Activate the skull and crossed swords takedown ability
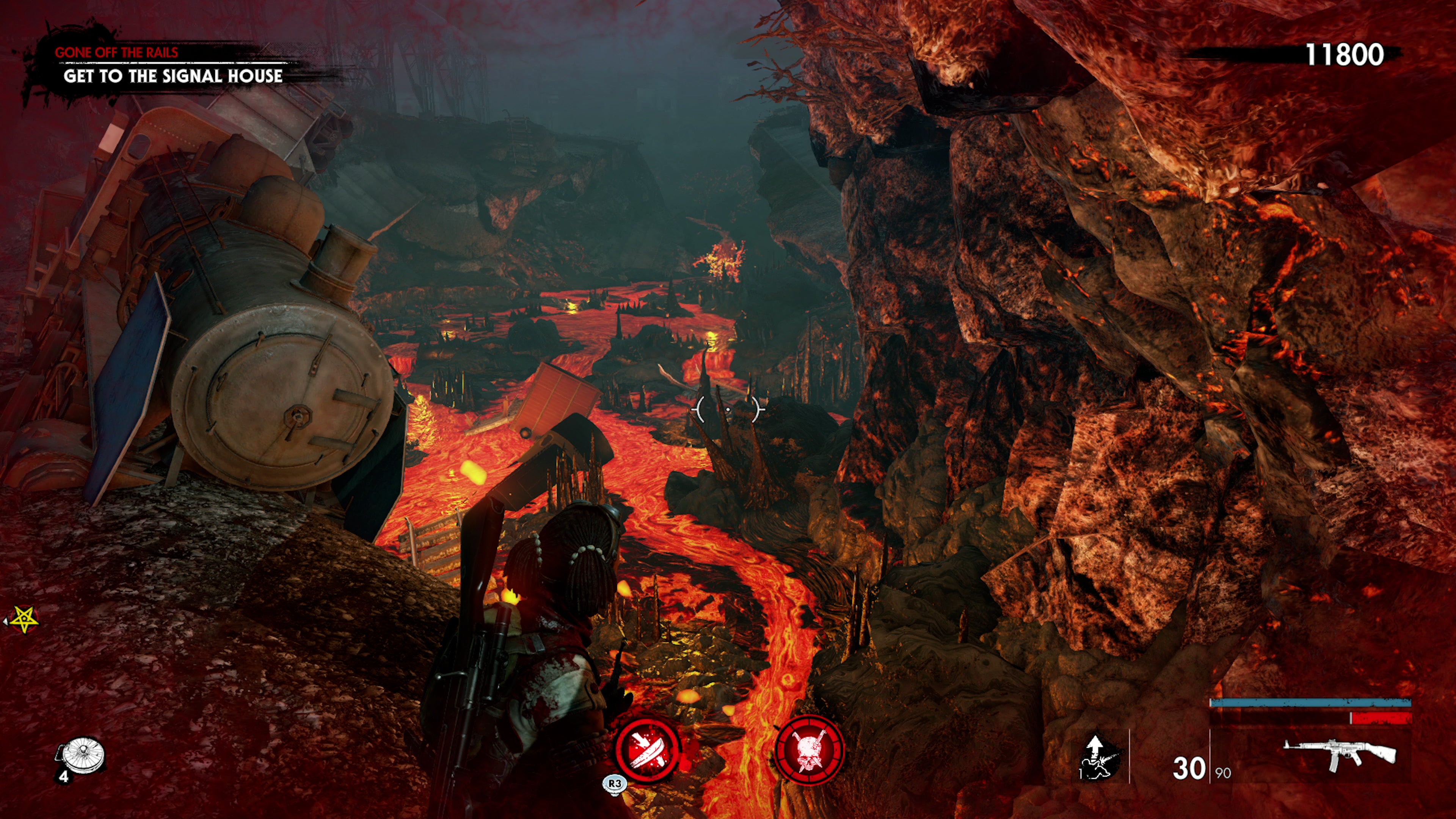 (x=809, y=750)
